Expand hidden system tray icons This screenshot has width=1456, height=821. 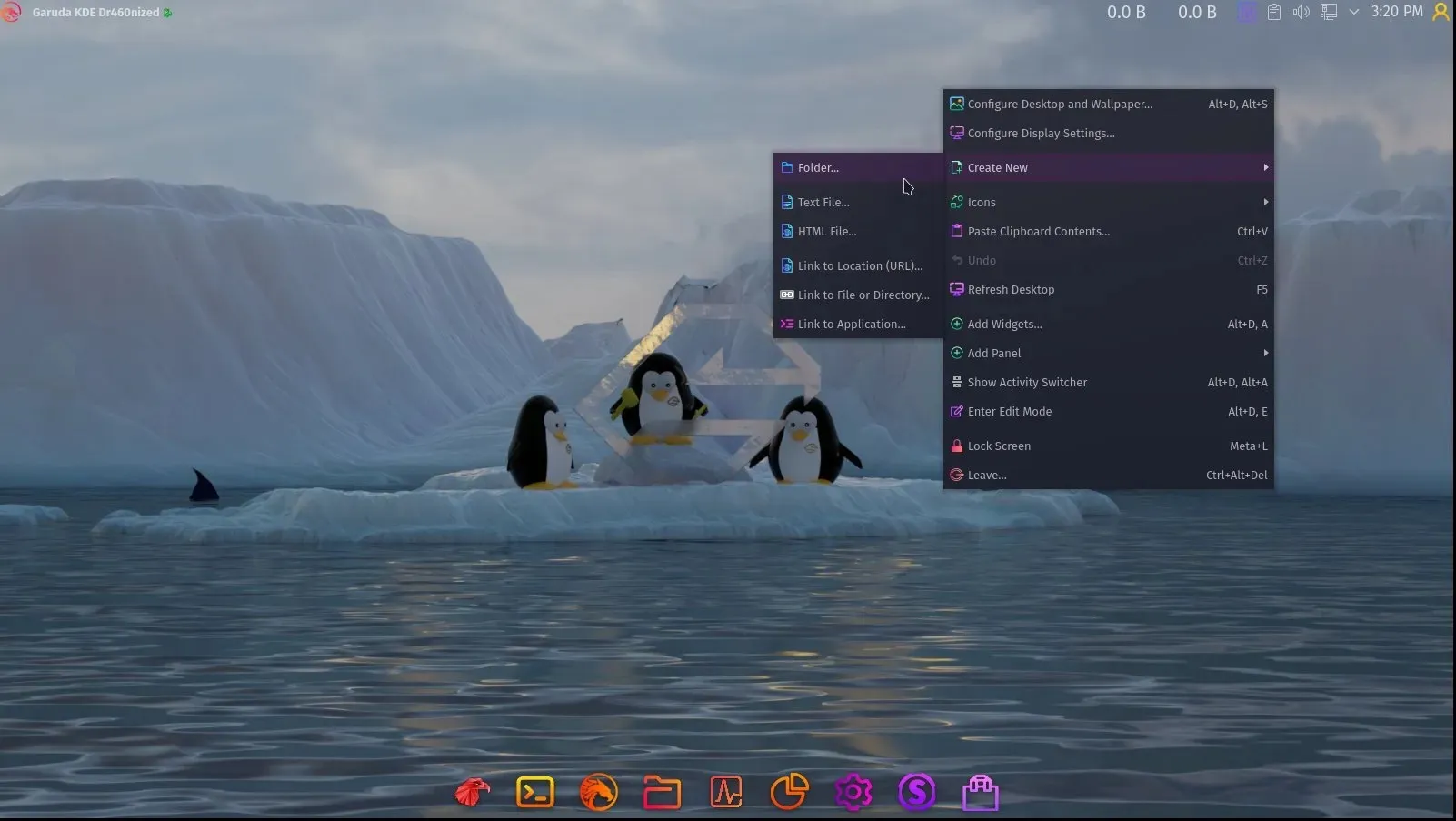(x=1354, y=12)
